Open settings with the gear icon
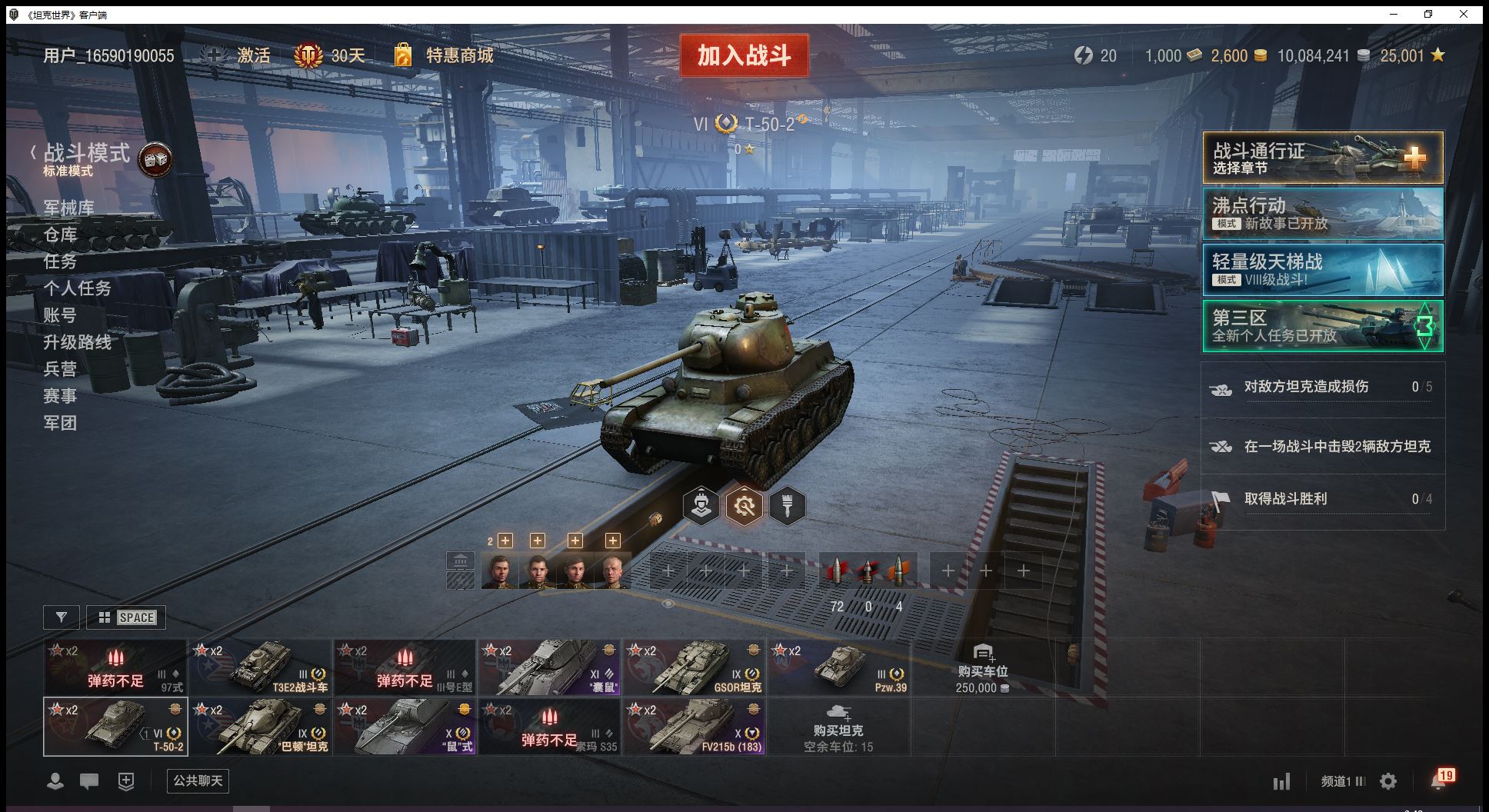 pos(1388,782)
